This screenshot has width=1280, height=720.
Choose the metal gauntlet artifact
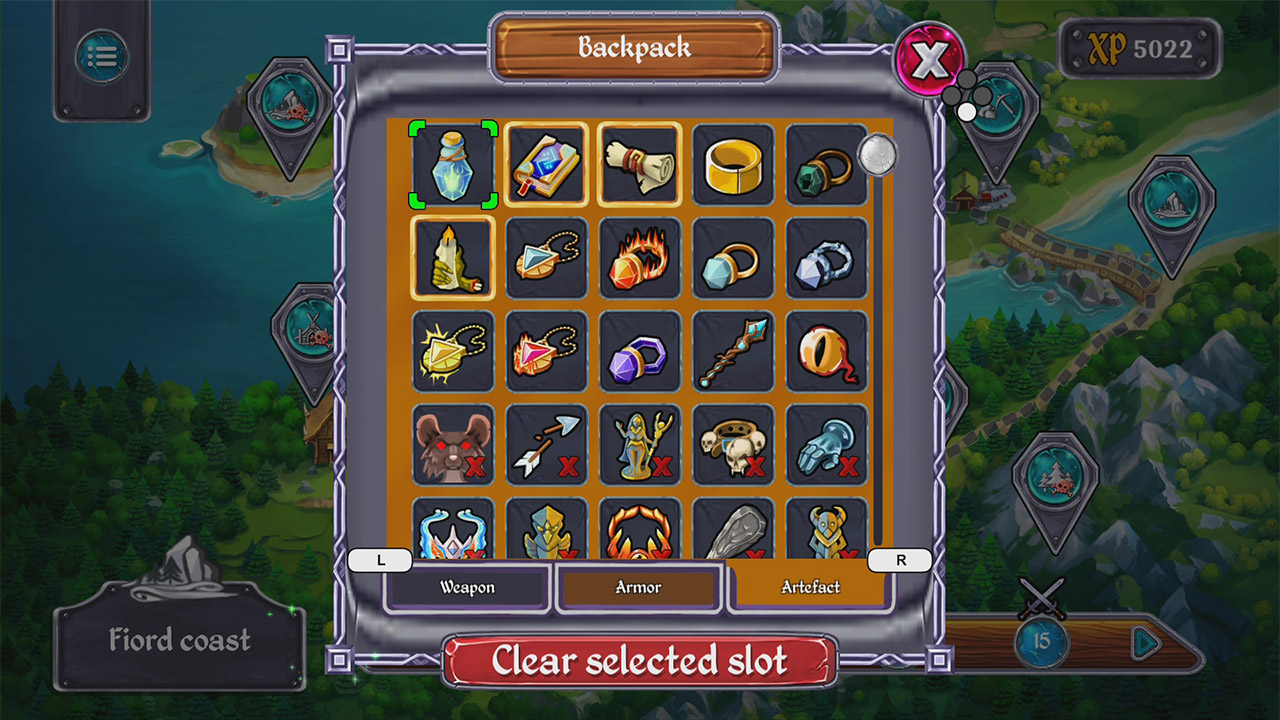coord(826,445)
